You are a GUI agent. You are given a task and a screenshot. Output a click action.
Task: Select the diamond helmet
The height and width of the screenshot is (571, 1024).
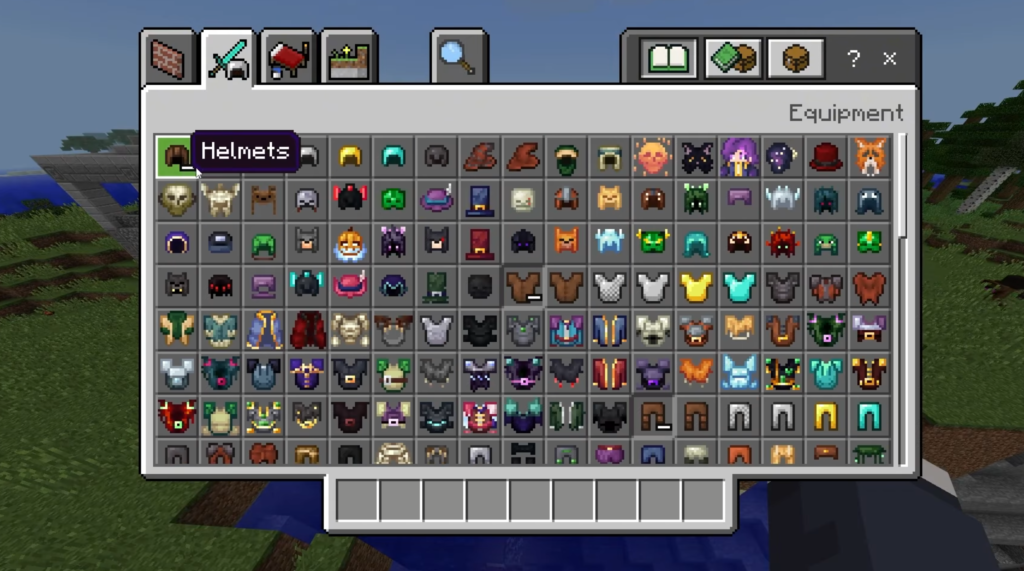pyautogui.click(x=393, y=156)
